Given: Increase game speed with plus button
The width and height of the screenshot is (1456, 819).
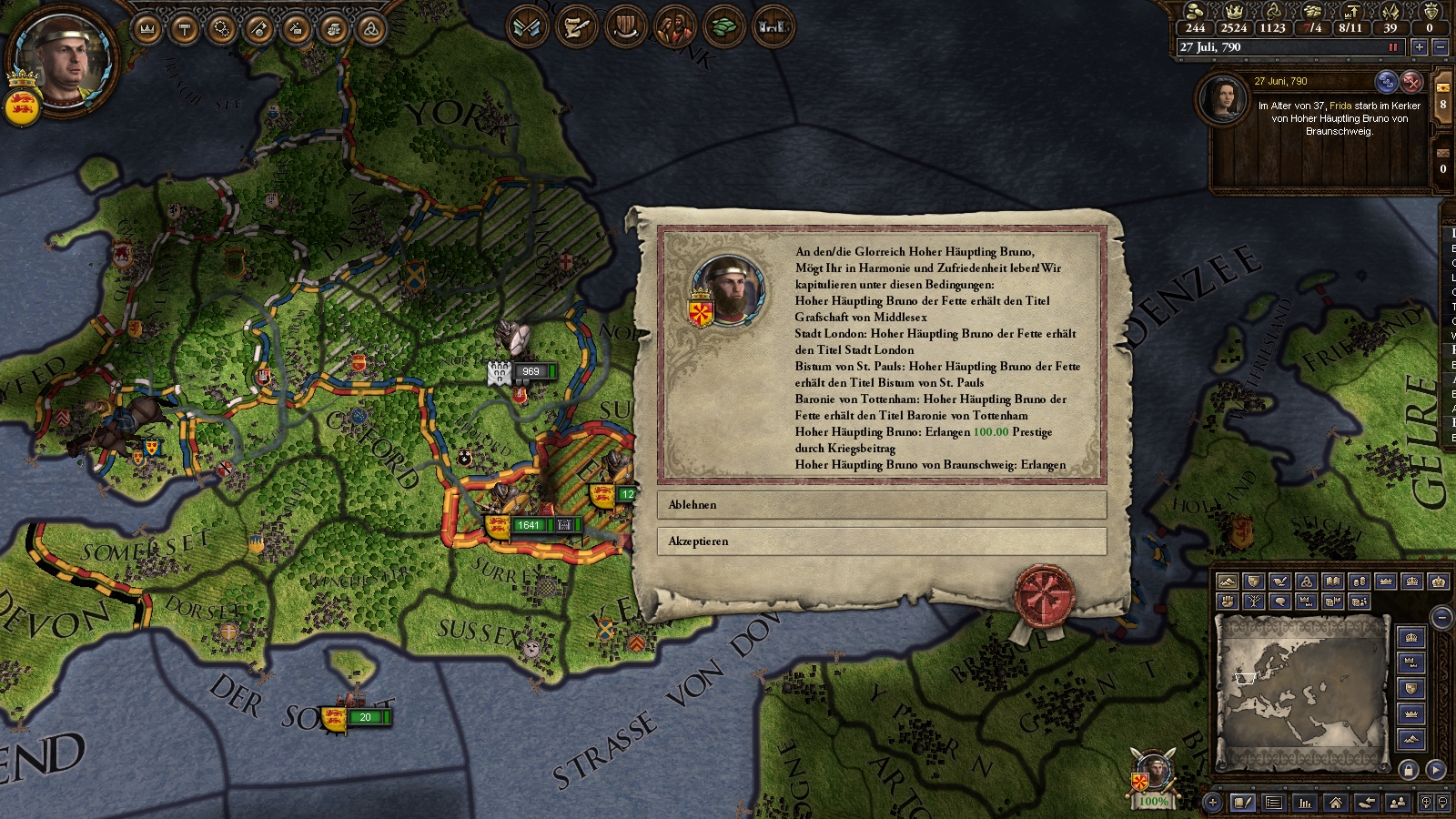Looking at the screenshot, I should click(1419, 47).
